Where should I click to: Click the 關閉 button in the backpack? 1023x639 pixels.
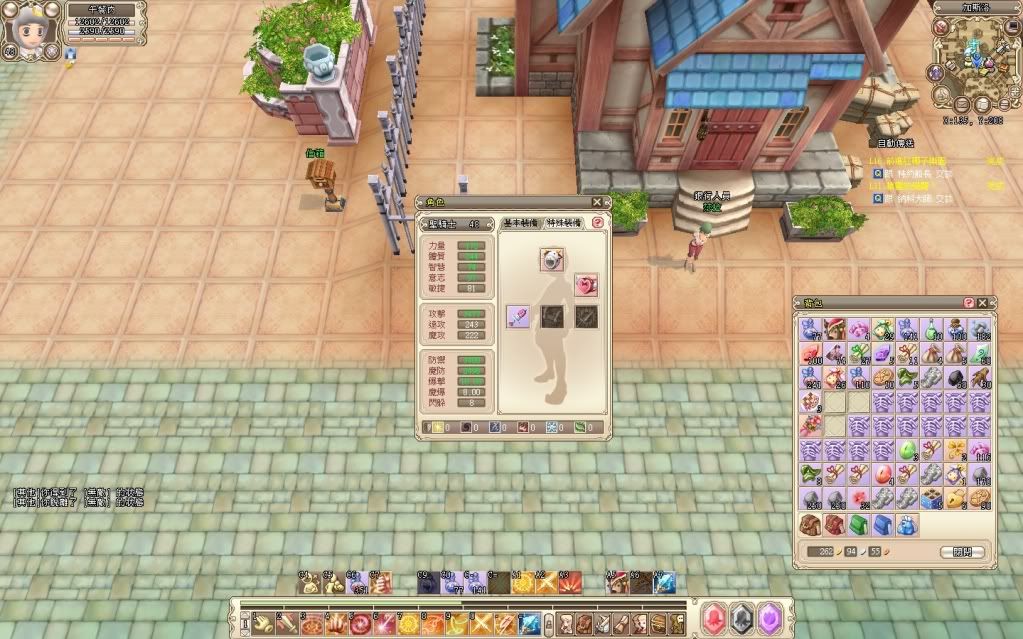coord(963,552)
